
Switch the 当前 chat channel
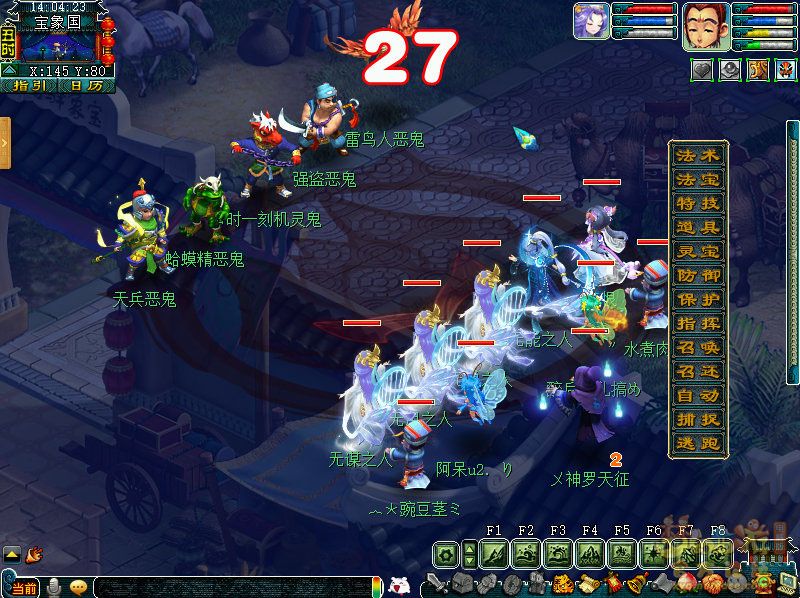coord(26,587)
